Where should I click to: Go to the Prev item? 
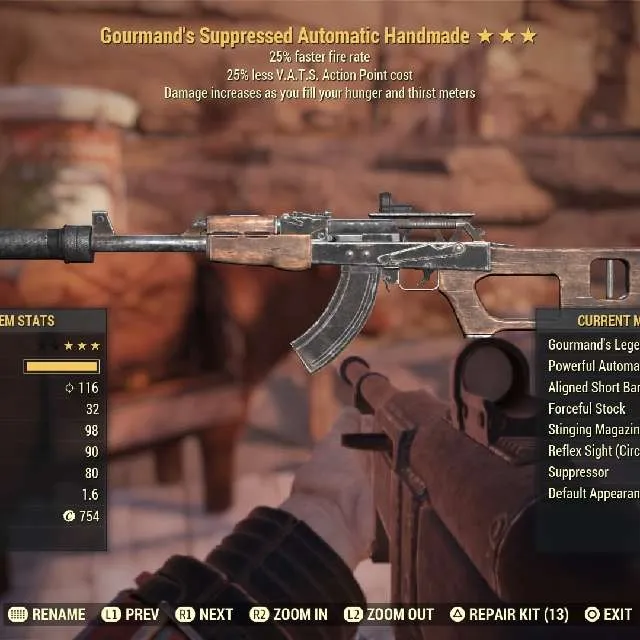tap(134, 614)
